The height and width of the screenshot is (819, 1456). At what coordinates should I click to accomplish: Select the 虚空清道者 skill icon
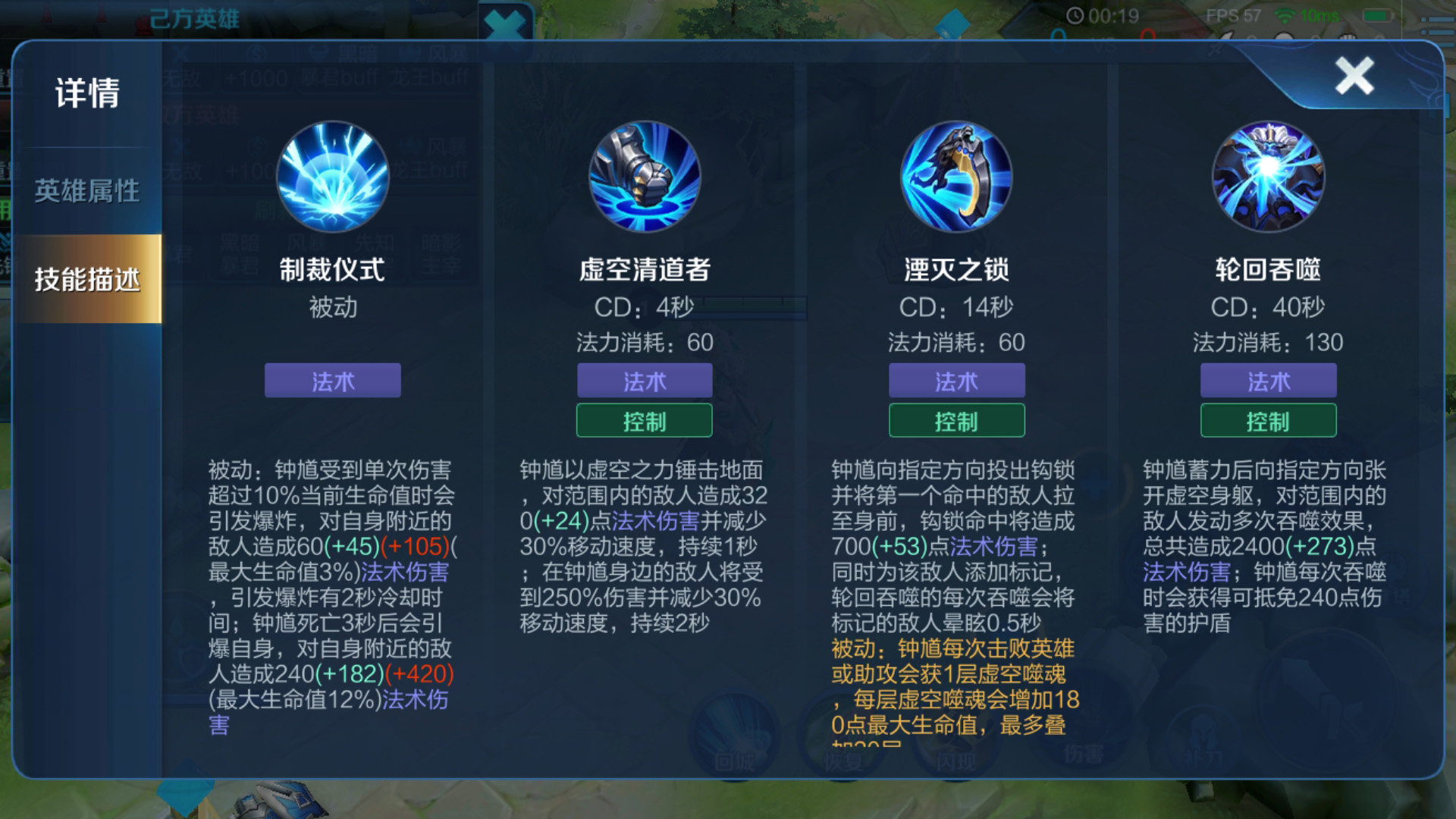pyautogui.click(x=644, y=176)
